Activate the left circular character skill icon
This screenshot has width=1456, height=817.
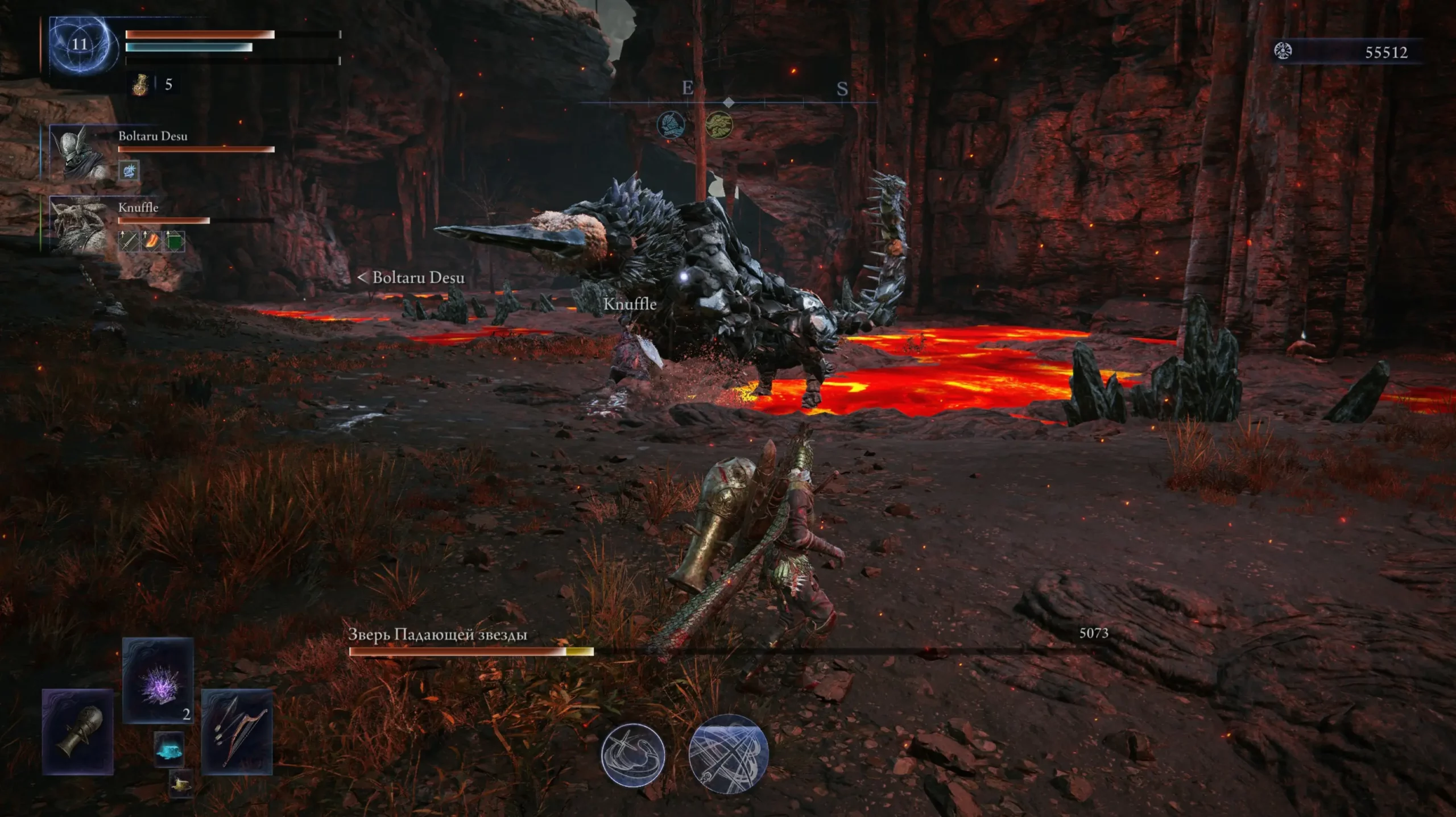click(x=632, y=754)
